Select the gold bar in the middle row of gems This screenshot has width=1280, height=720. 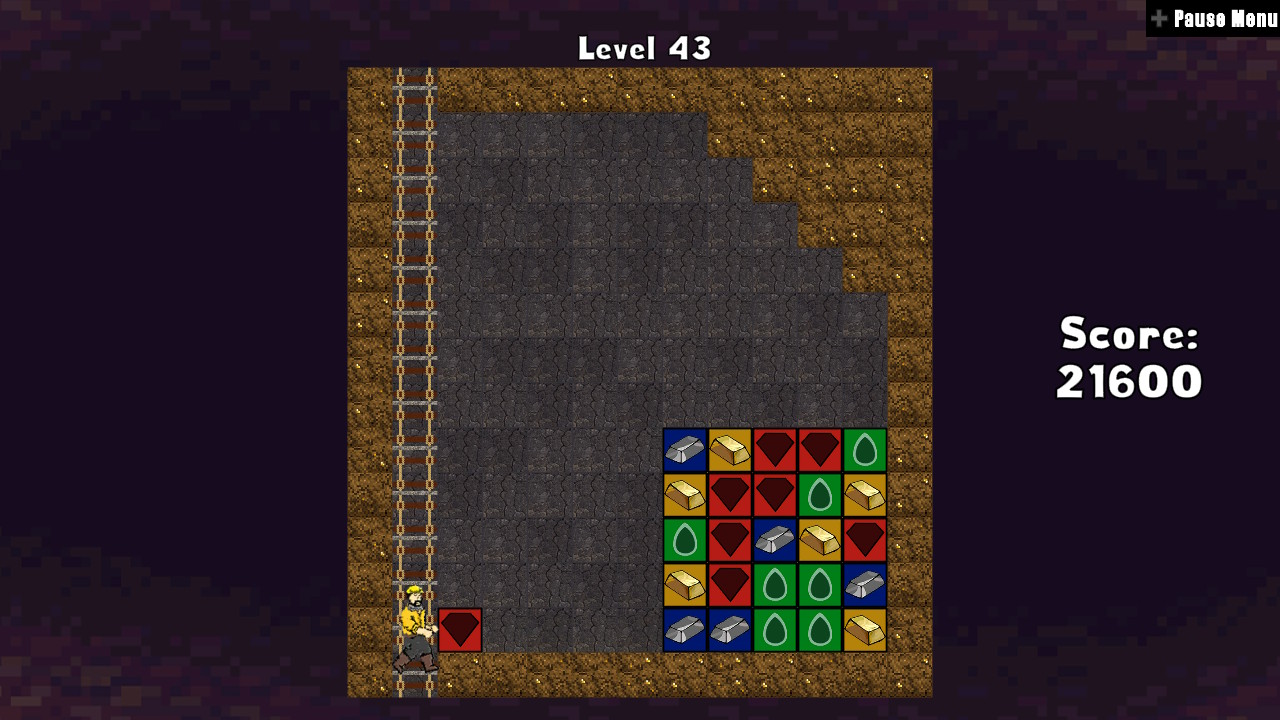pyautogui.click(x=820, y=540)
